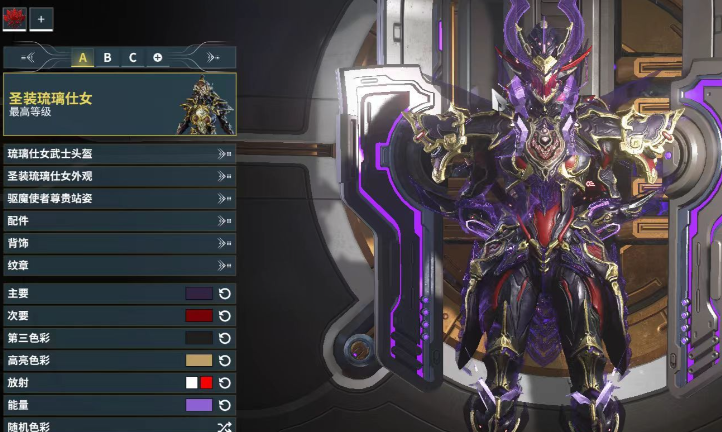Open the 圣装琉璃仕女外观 skin selection
Viewport: 722px width, 432px height.
[119, 176]
